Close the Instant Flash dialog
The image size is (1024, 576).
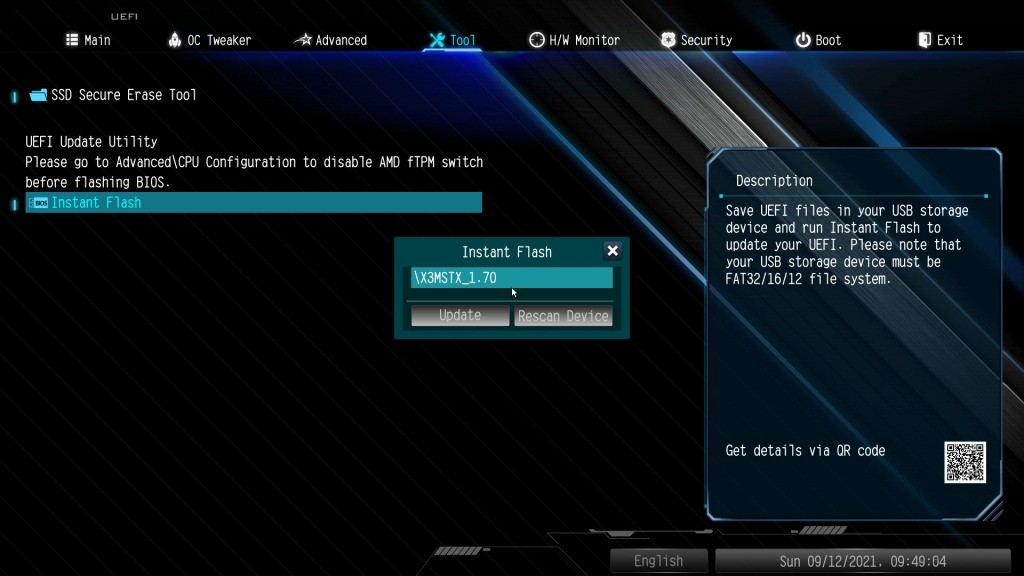point(613,251)
